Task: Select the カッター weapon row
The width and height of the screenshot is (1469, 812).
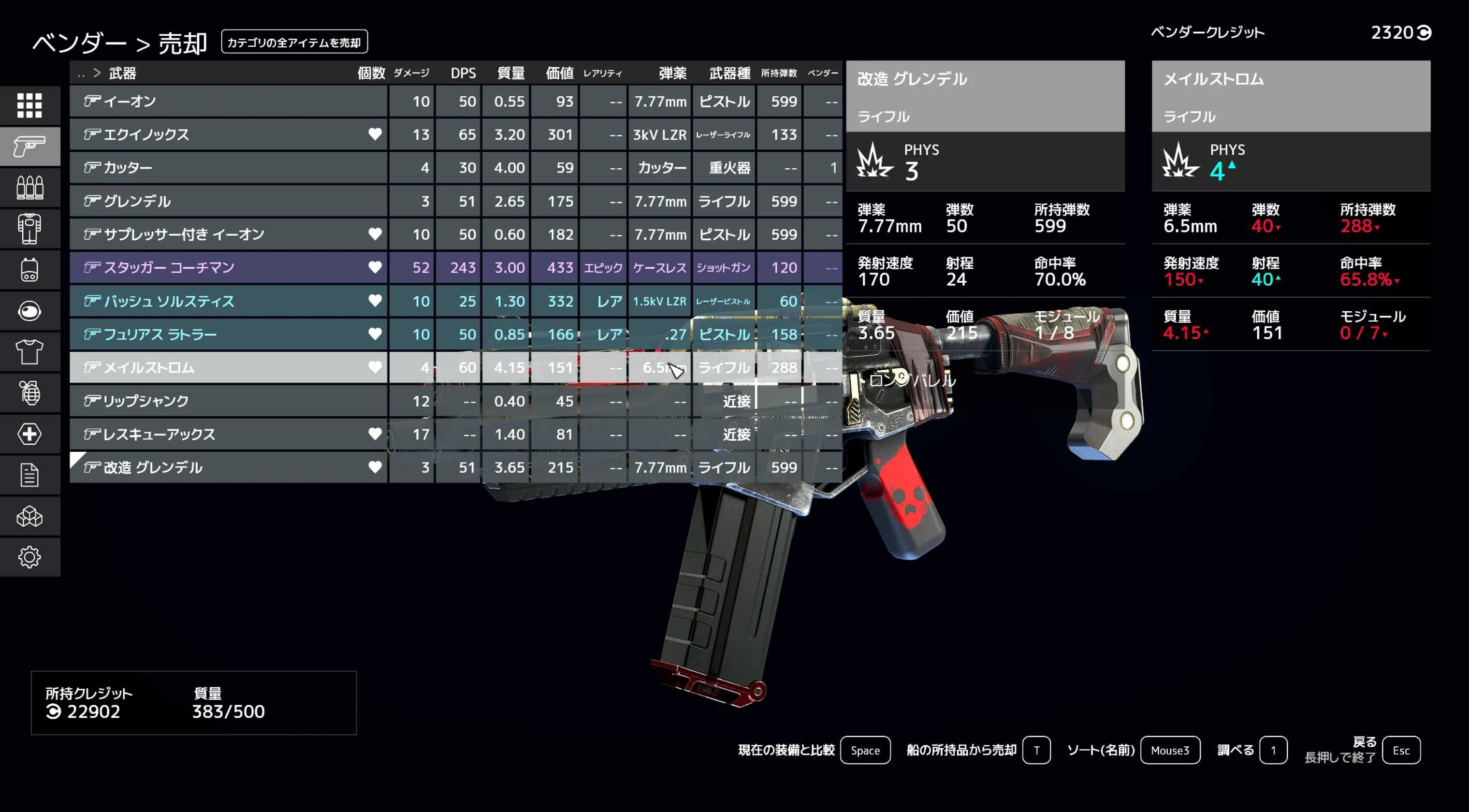Action: tap(228, 168)
